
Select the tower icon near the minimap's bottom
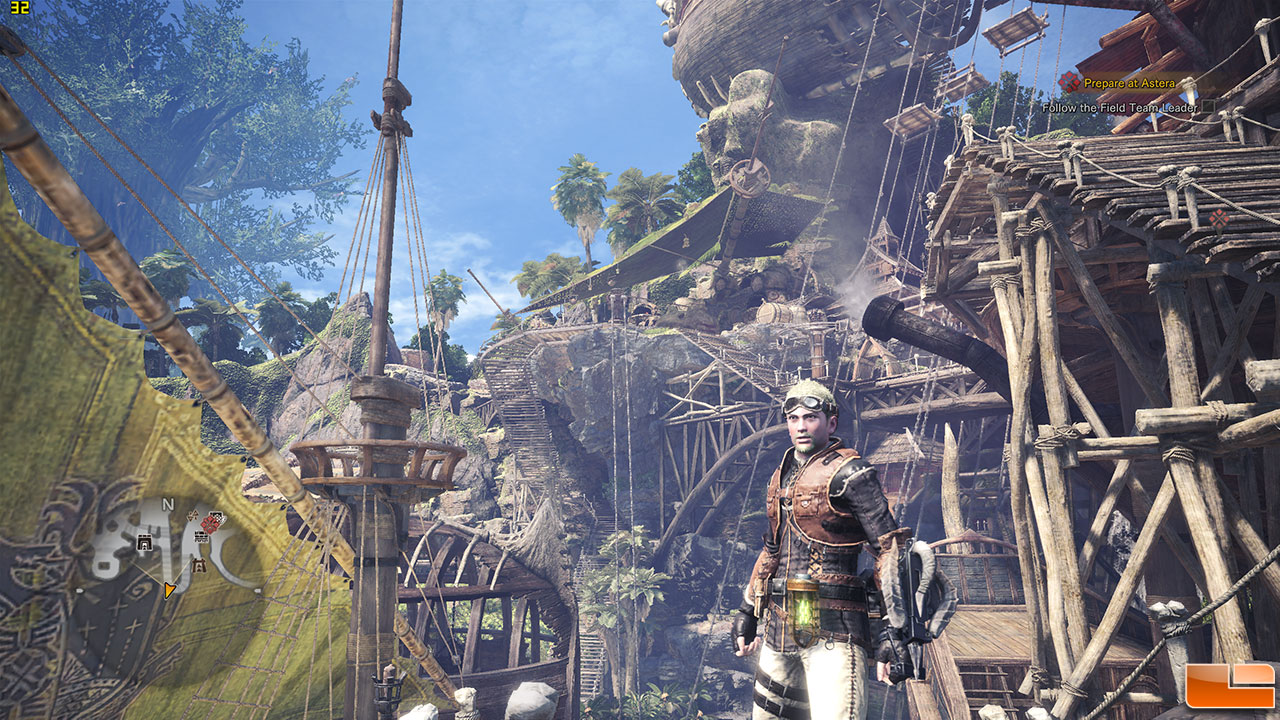(198, 565)
